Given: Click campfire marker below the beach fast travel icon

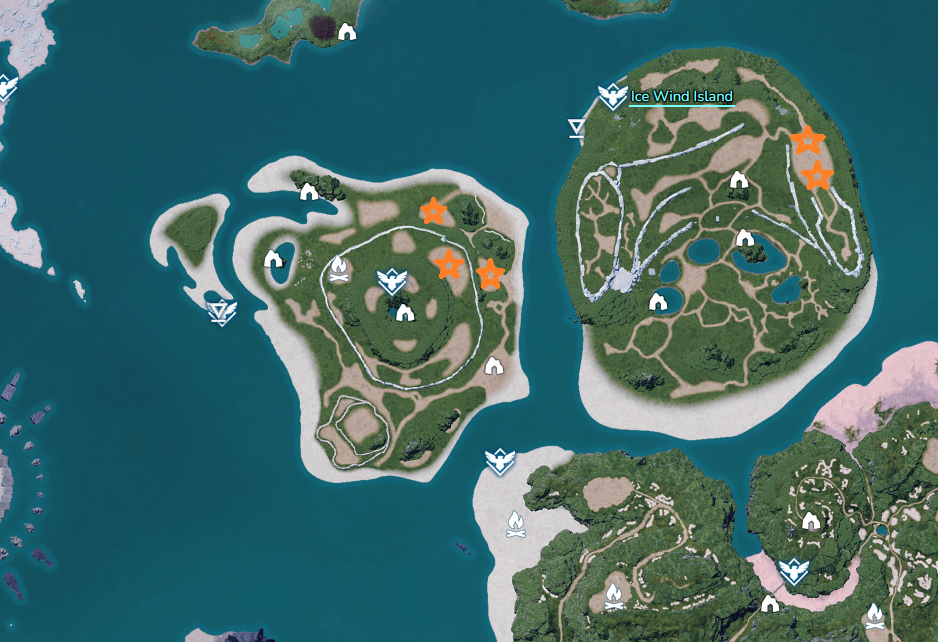Looking at the screenshot, I should pyautogui.click(x=516, y=523).
